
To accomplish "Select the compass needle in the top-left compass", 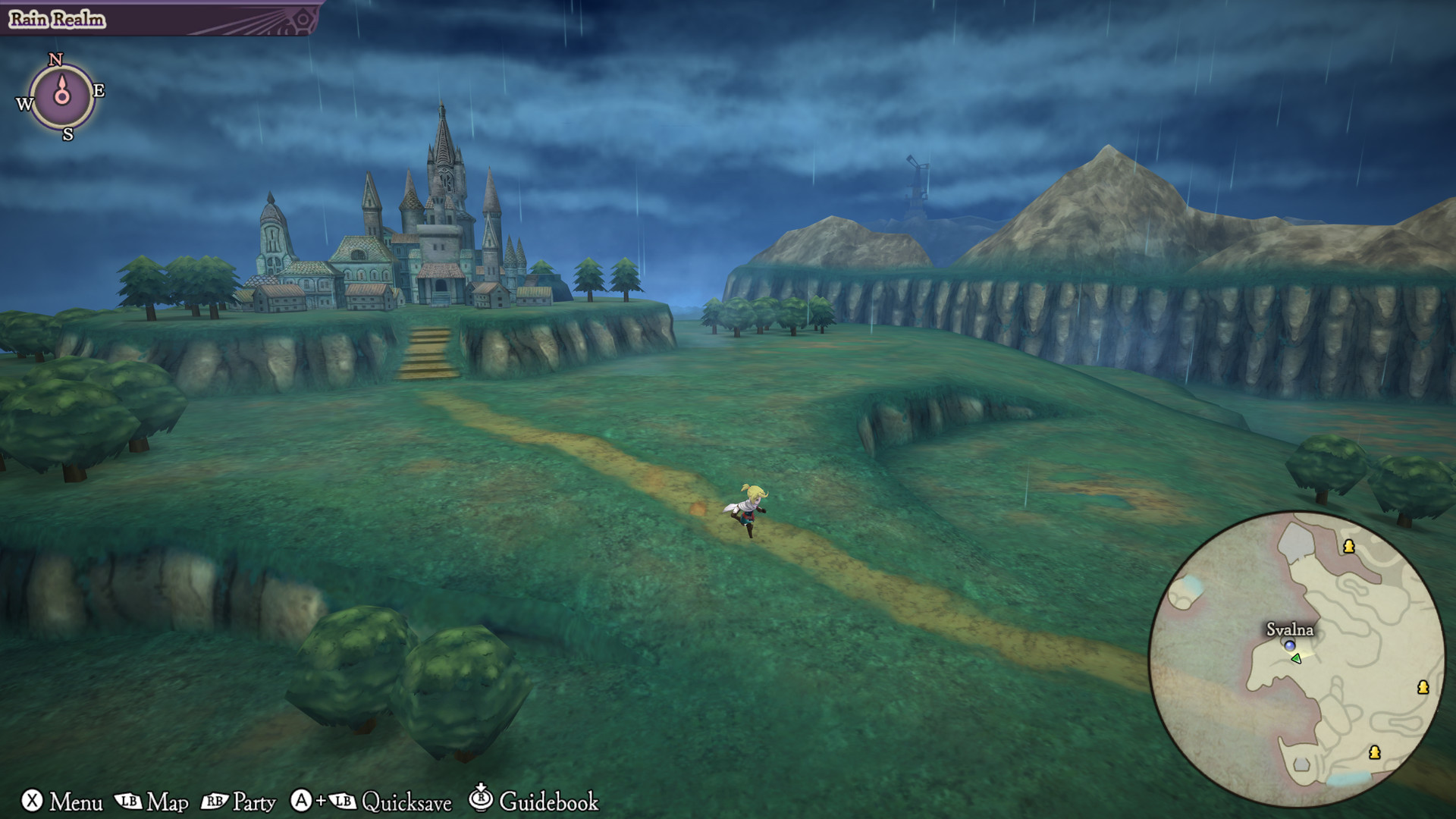I will tap(62, 94).
